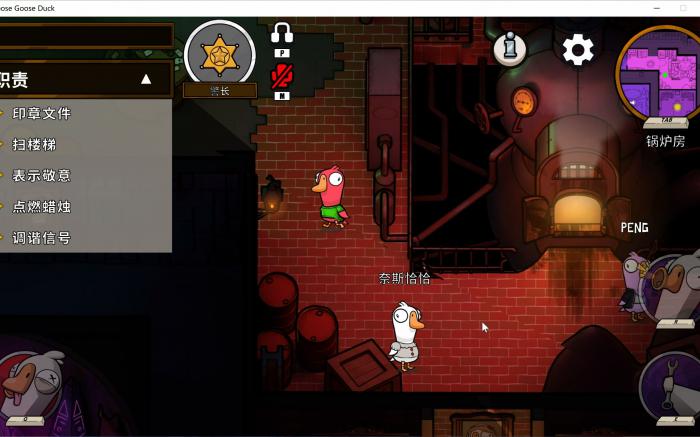Screen dimensions: 700x437
Task: Click the sheriff star role badge
Action: (x=219, y=54)
